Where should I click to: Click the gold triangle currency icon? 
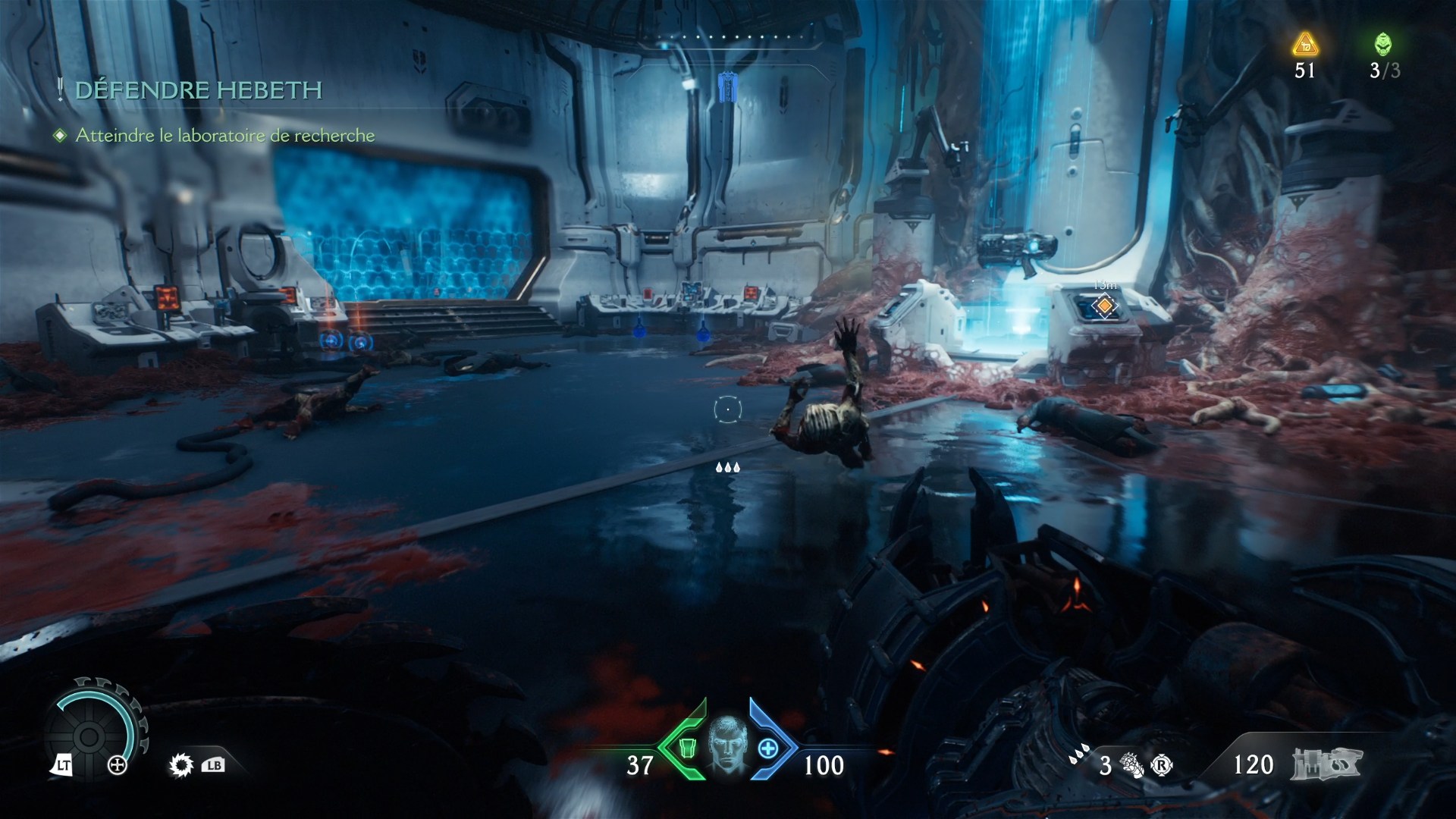click(x=1304, y=45)
